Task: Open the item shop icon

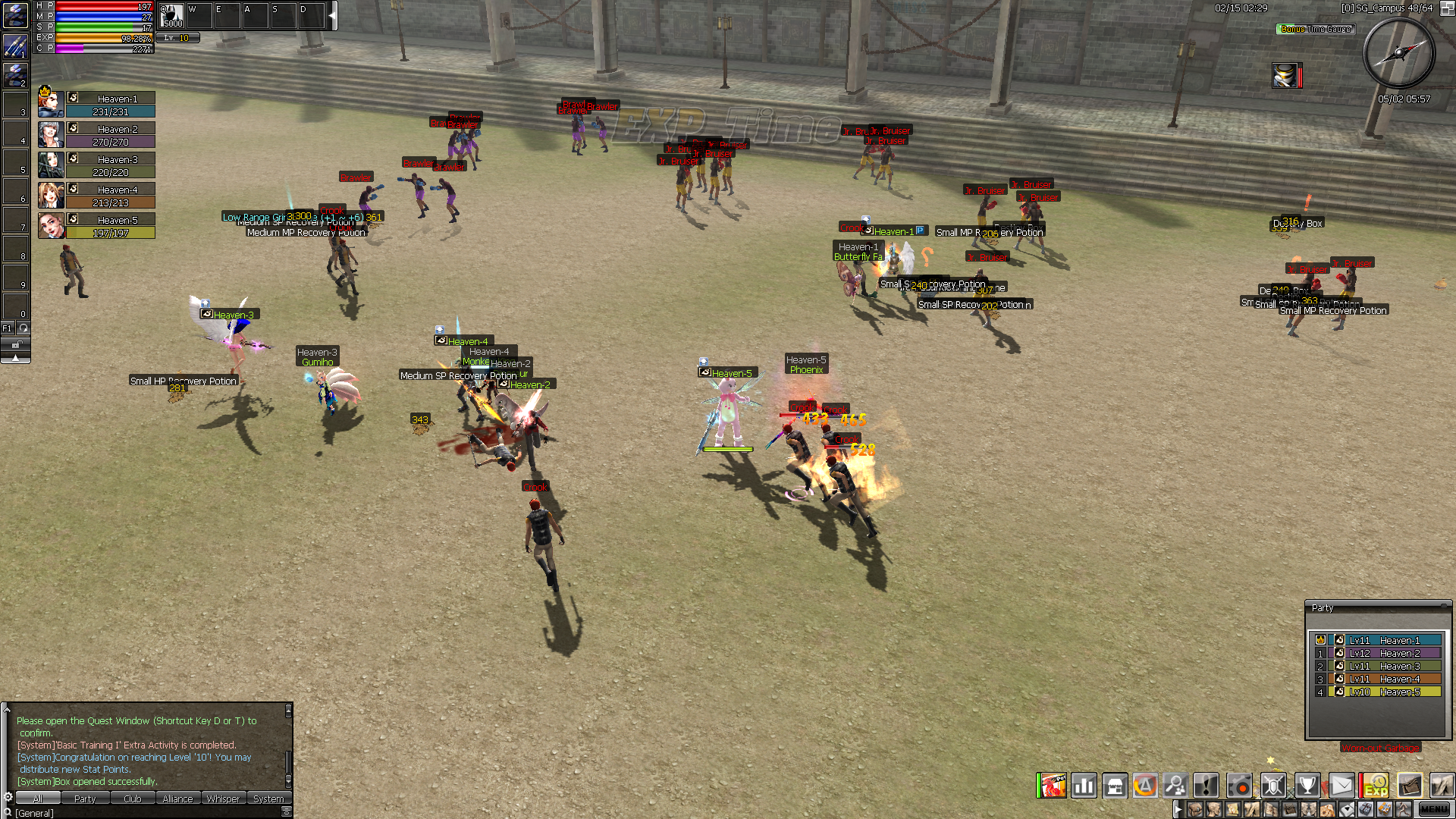Action: [1115, 786]
